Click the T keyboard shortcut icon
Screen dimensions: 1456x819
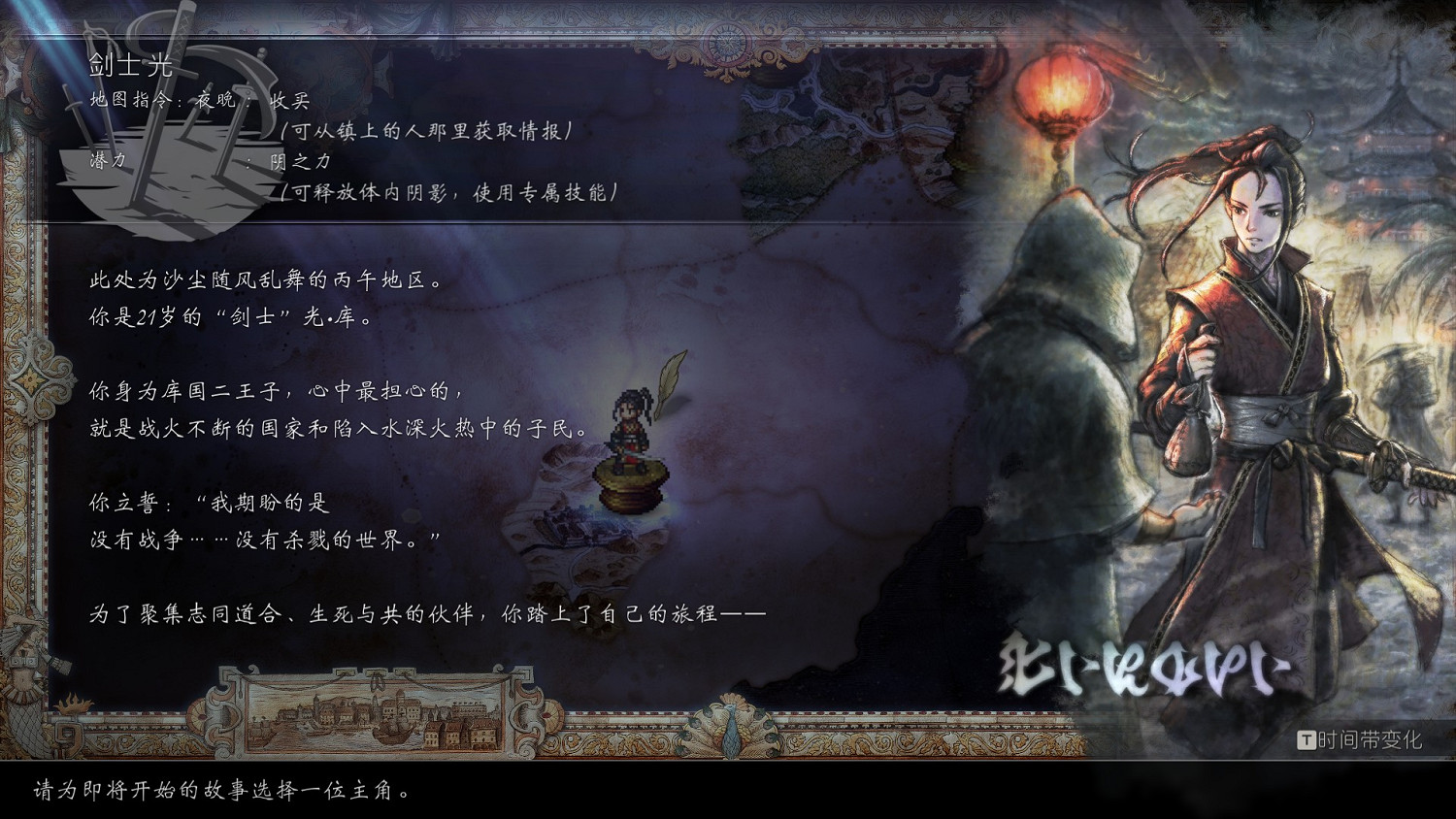click(1308, 738)
